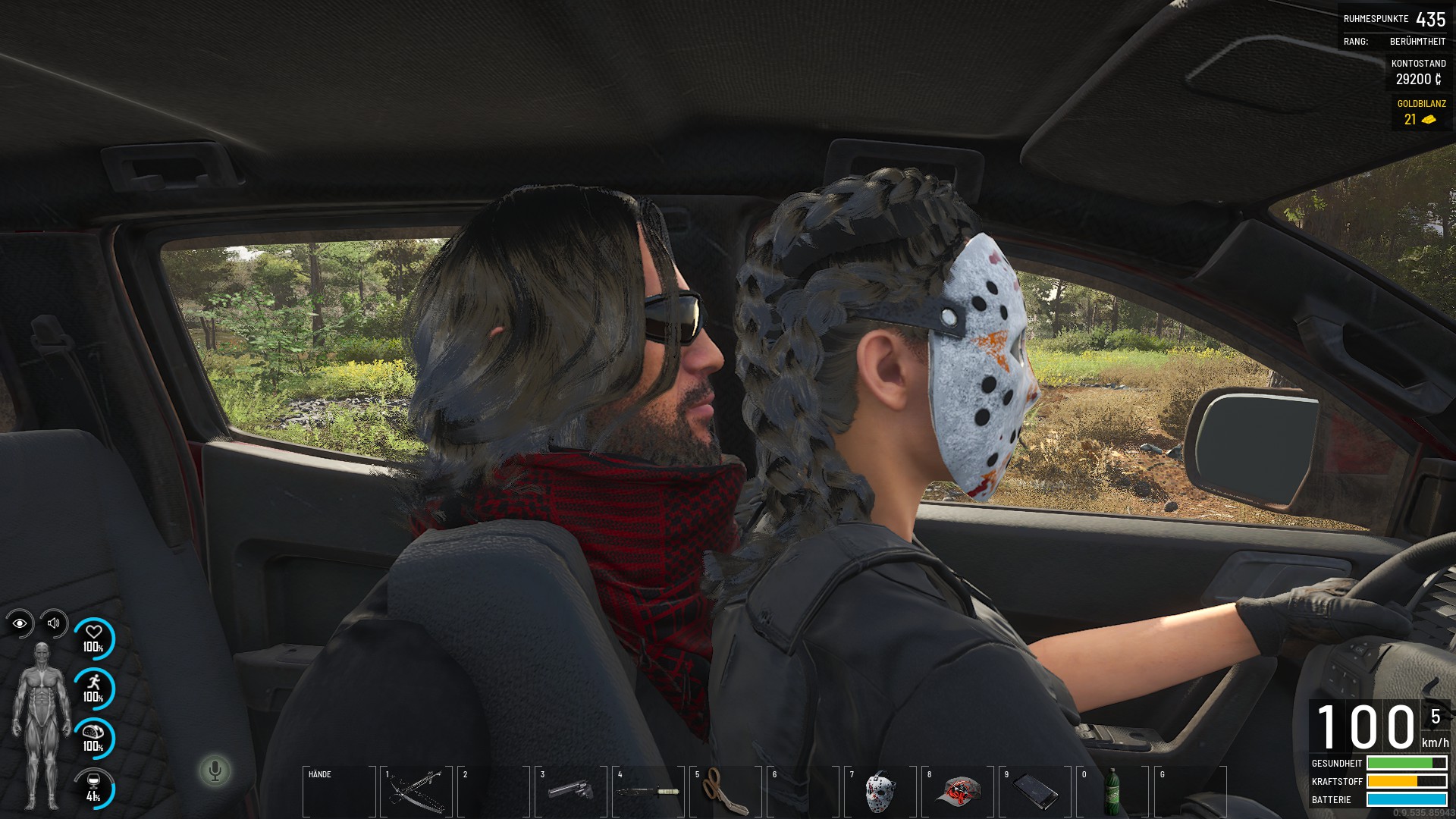Choose the combat knife hotbar slot

pos(648,791)
